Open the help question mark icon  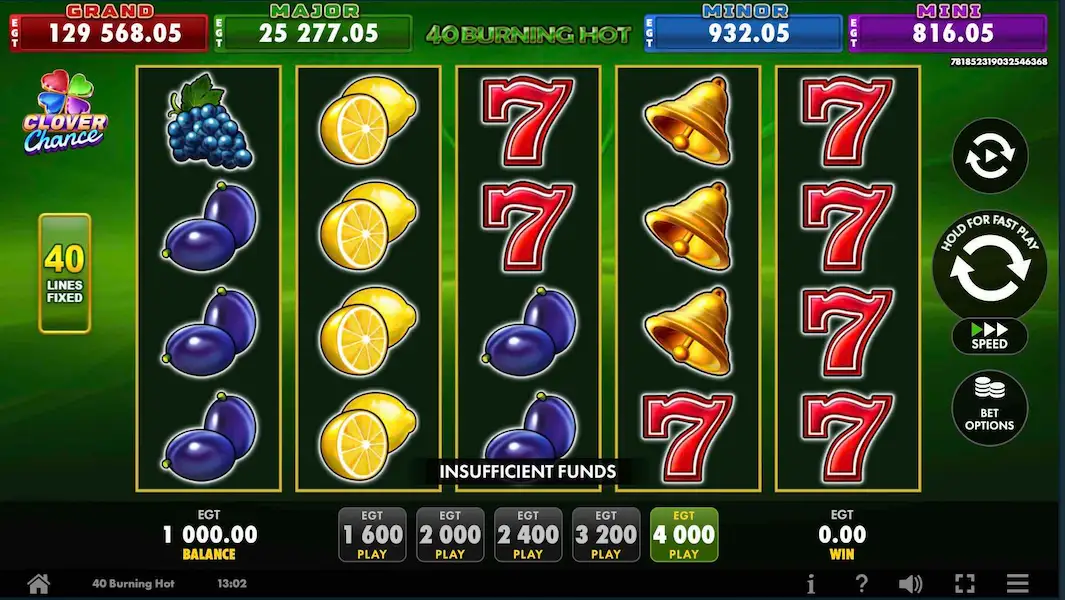(x=861, y=584)
